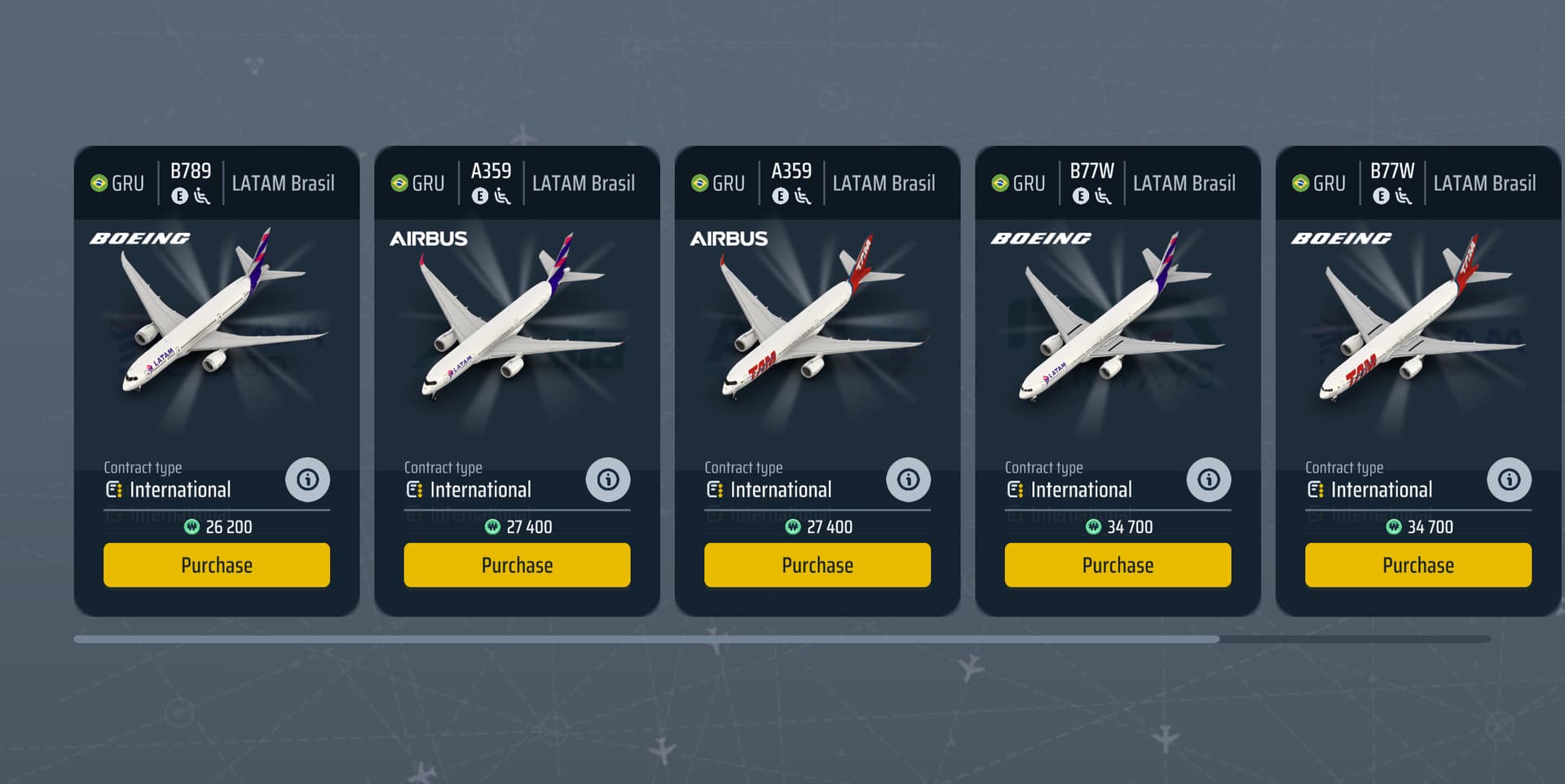This screenshot has height=784, width=1565.
Task: Show info for the B789 contract
Action: pyautogui.click(x=307, y=479)
